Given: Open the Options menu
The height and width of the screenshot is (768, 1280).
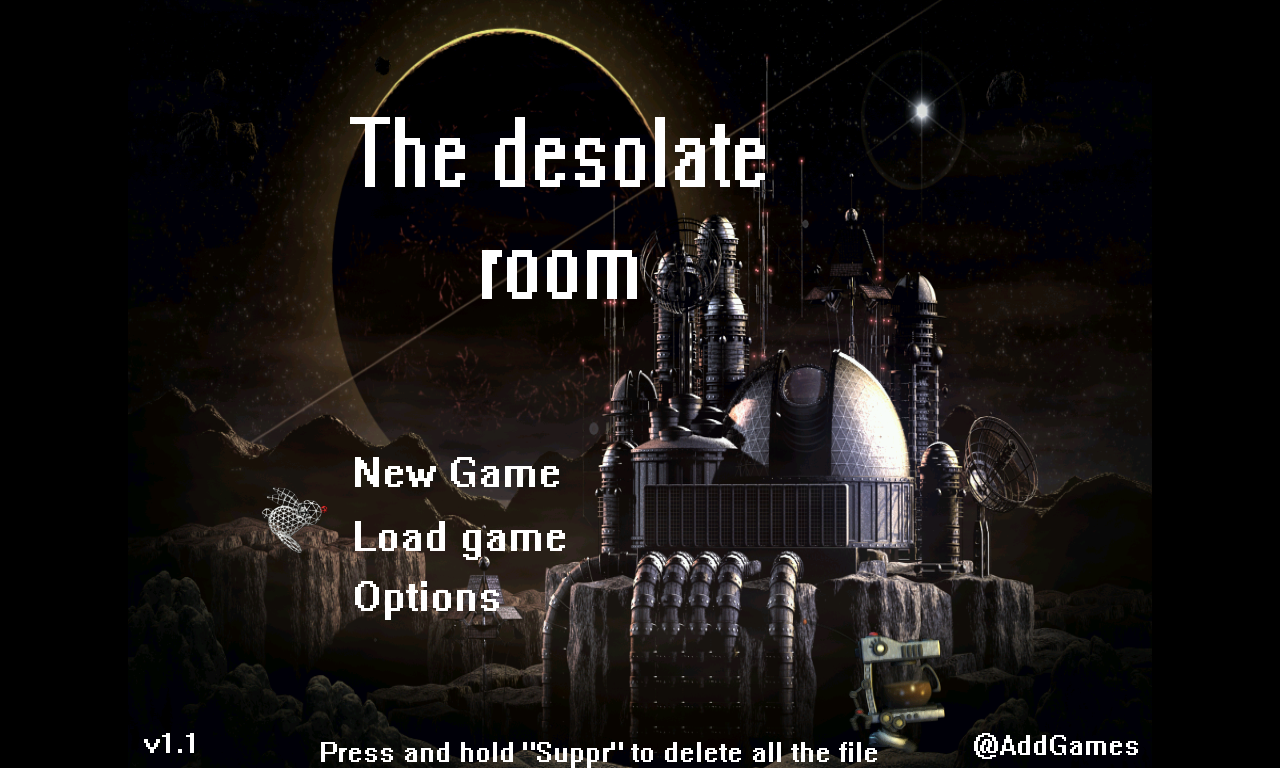Looking at the screenshot, I should pyautogui.click(x=426, y=600).
